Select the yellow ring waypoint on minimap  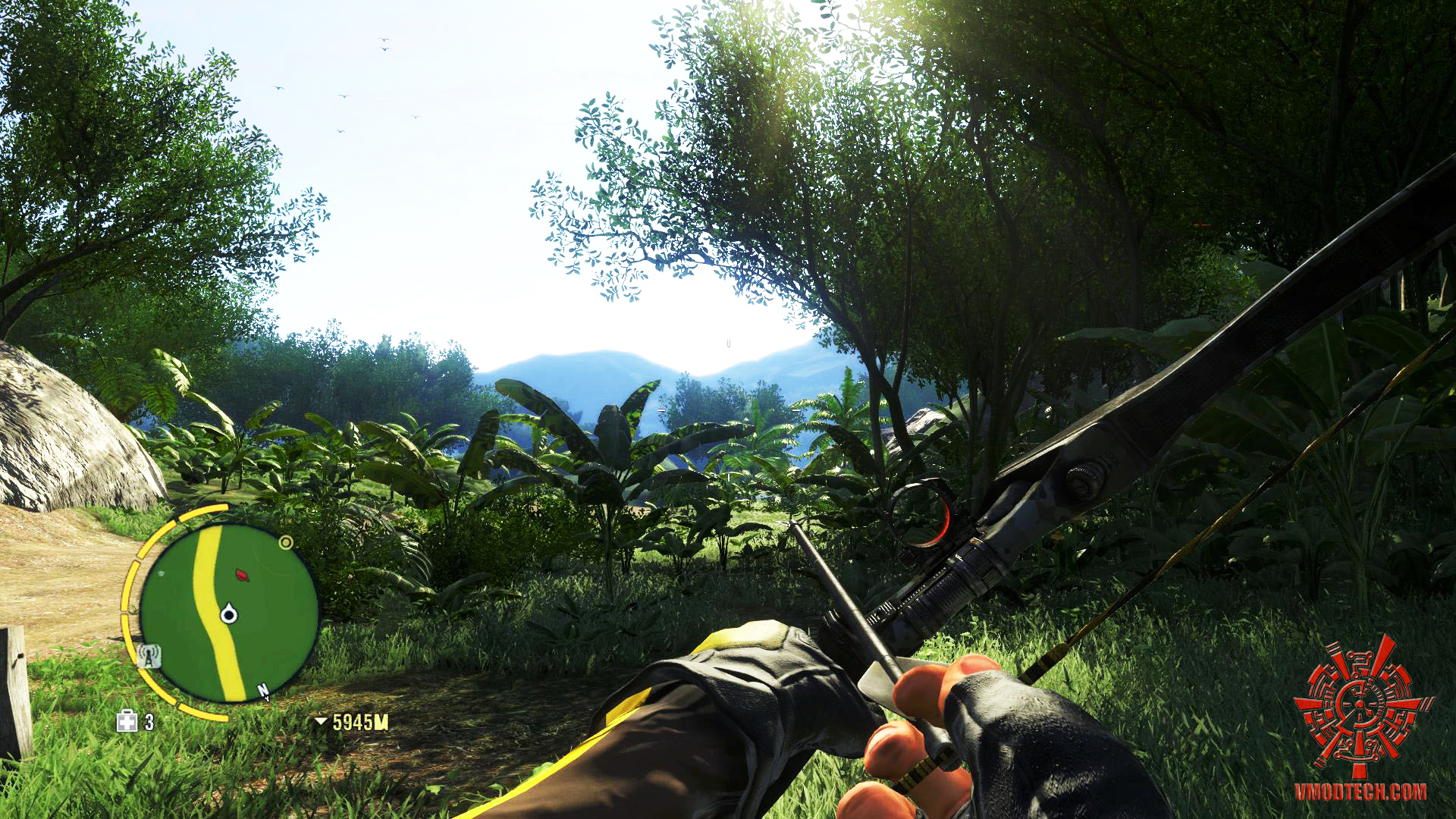coord(286,542)
